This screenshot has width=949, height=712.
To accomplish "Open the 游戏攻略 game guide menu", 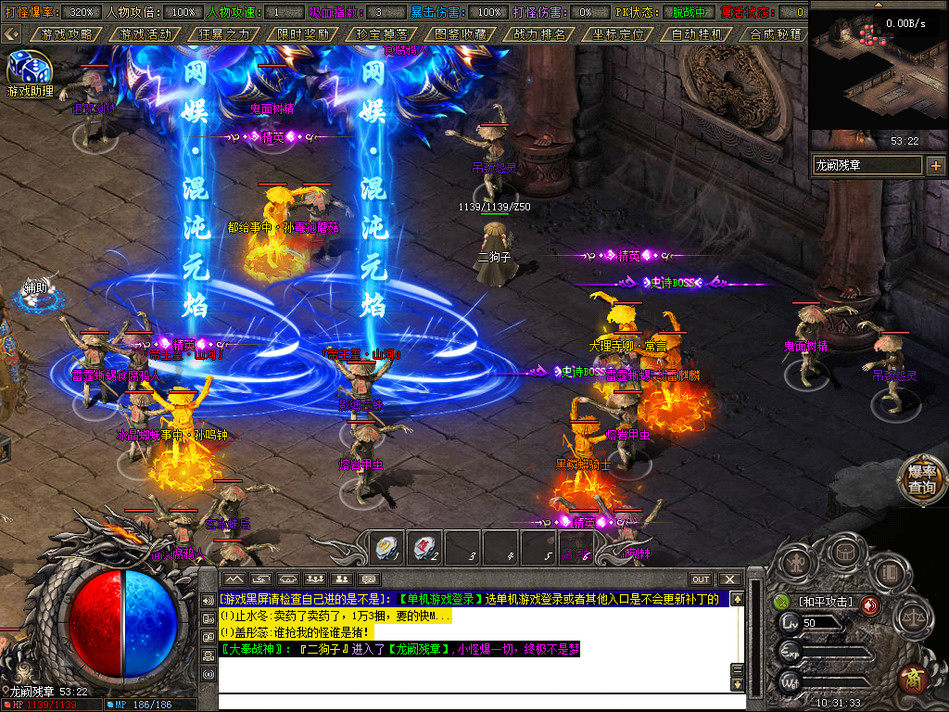I will click(66, 33).
